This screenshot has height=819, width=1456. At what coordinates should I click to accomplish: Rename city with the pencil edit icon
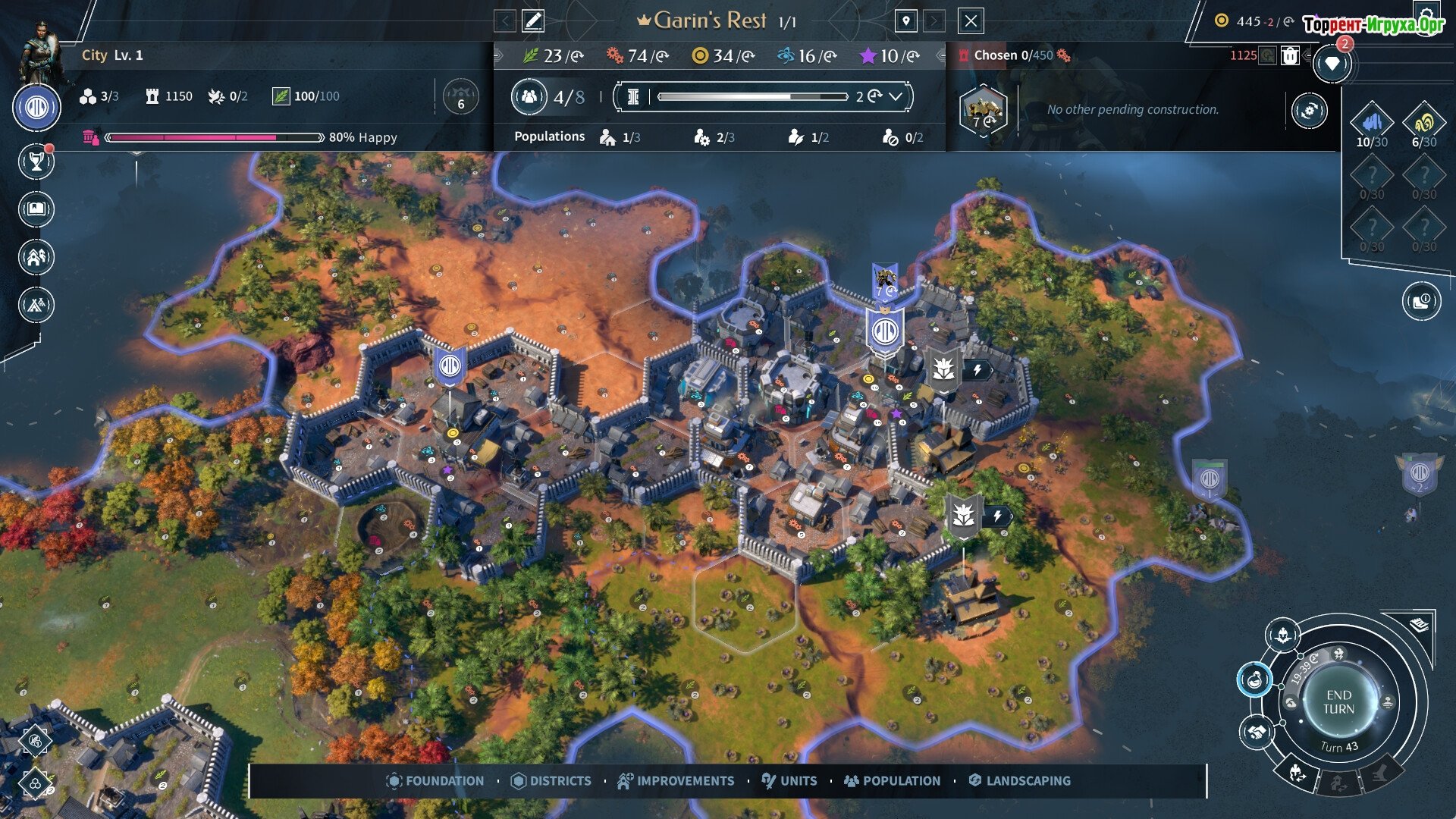(x=533, y=21)
